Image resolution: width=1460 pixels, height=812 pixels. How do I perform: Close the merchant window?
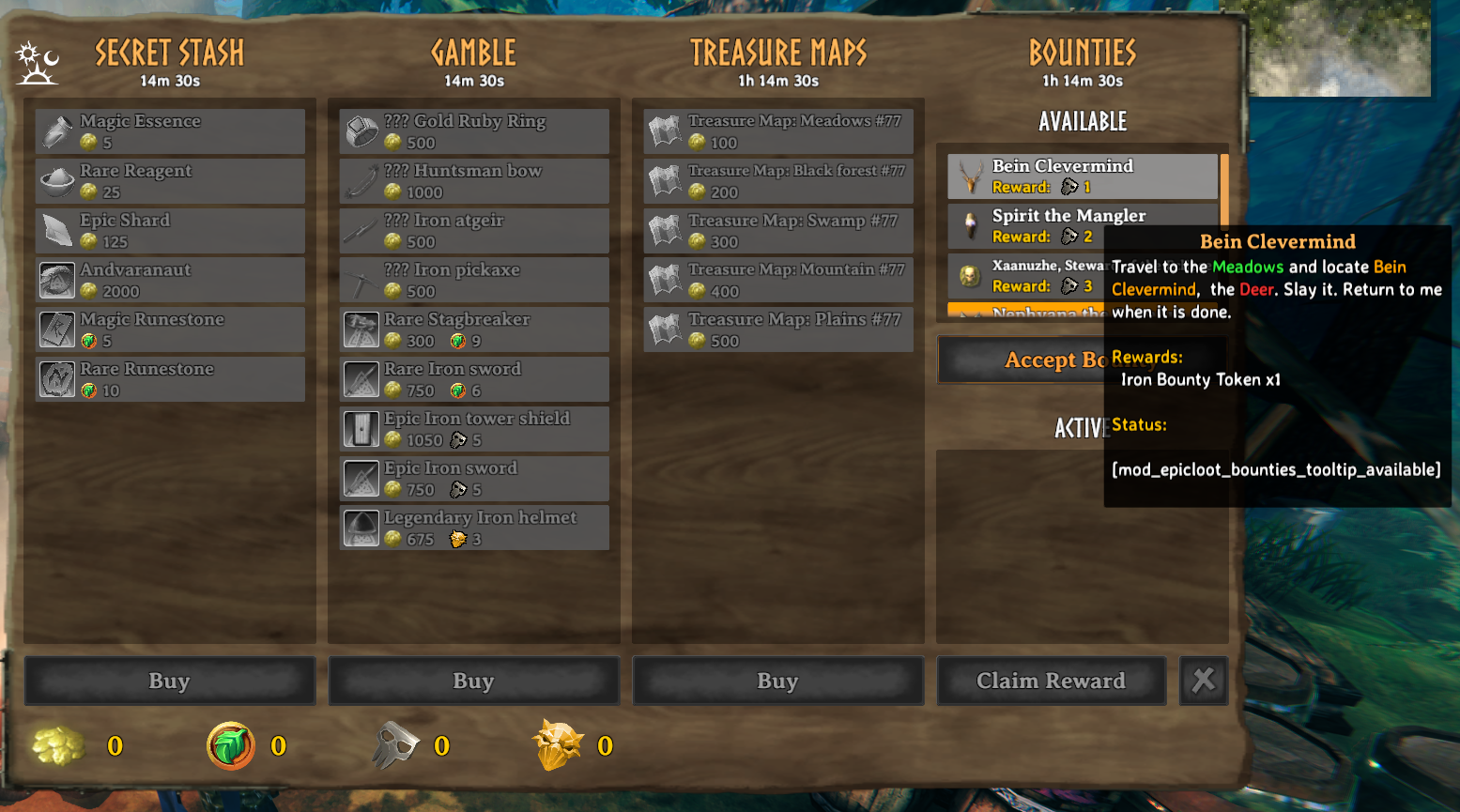(x=1204, y=681)
